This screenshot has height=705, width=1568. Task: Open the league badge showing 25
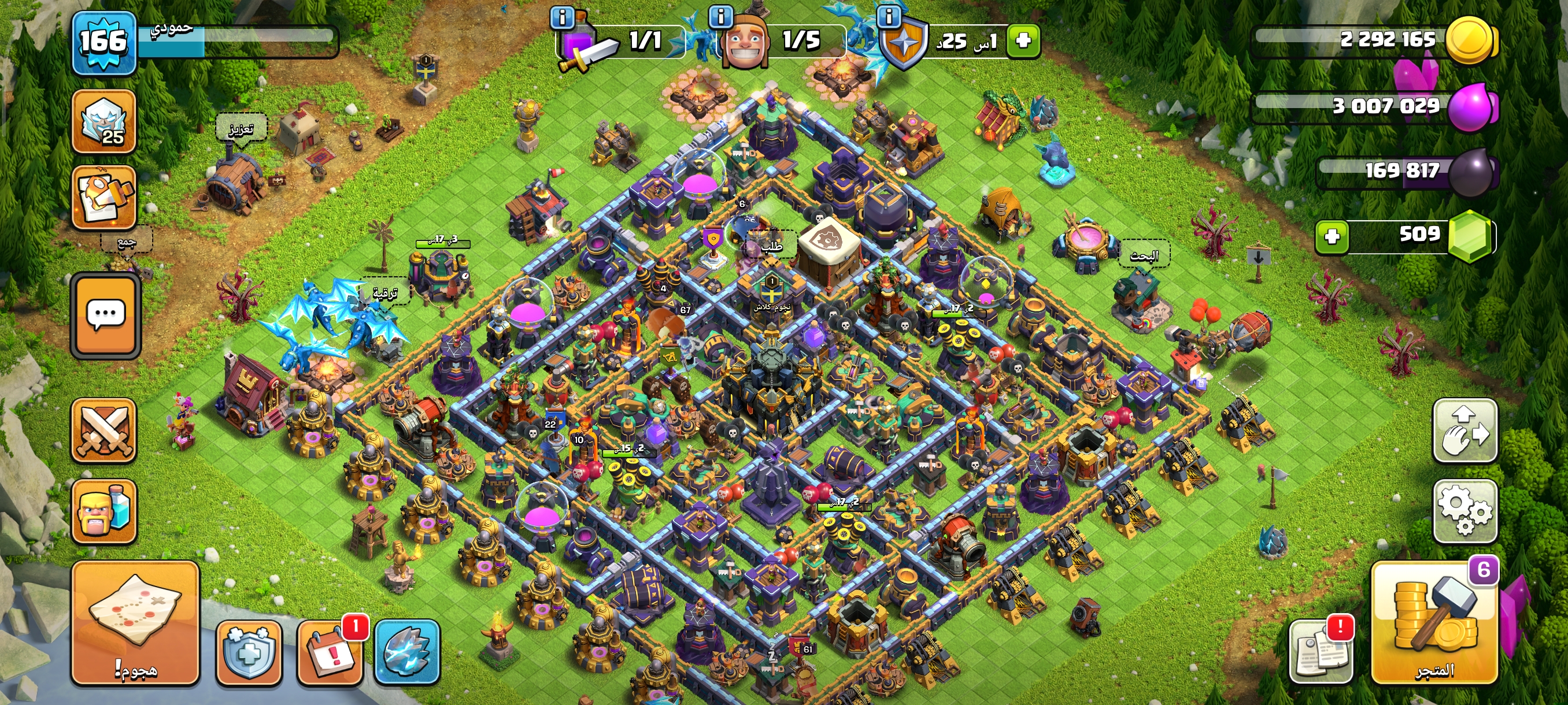104,121
